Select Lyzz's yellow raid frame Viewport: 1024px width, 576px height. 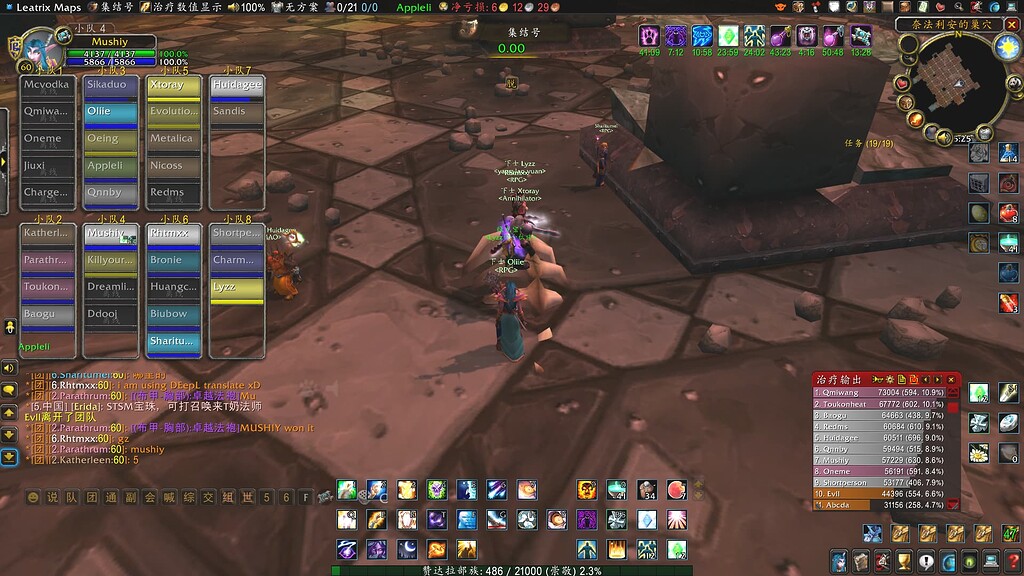pyautogui.click(x=237, y=287)
